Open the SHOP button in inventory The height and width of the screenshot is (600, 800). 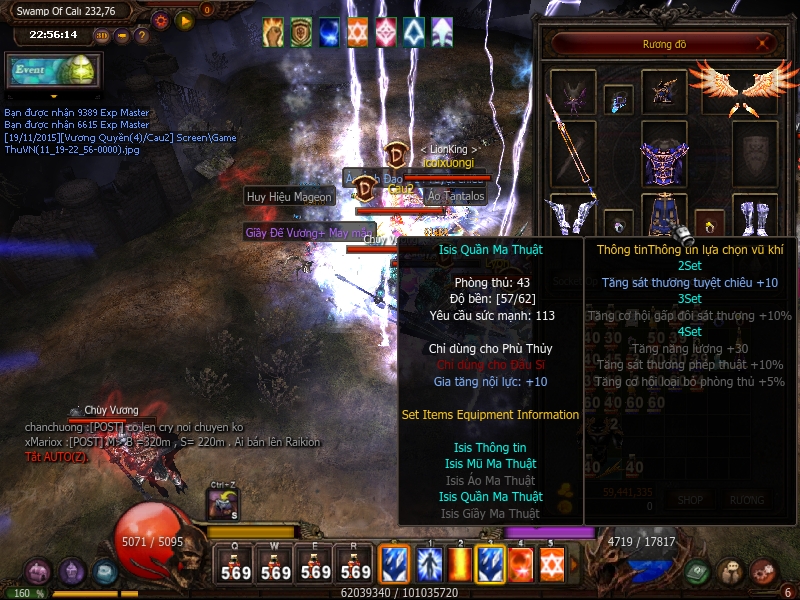coord(690,500)
